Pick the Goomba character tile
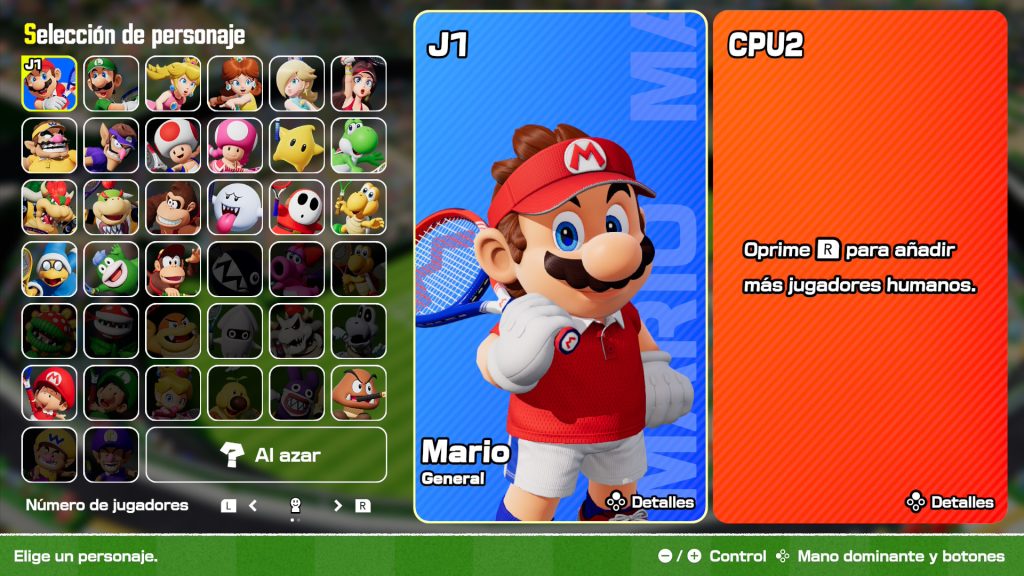The image size is (1024, 576). click(359, 393)
